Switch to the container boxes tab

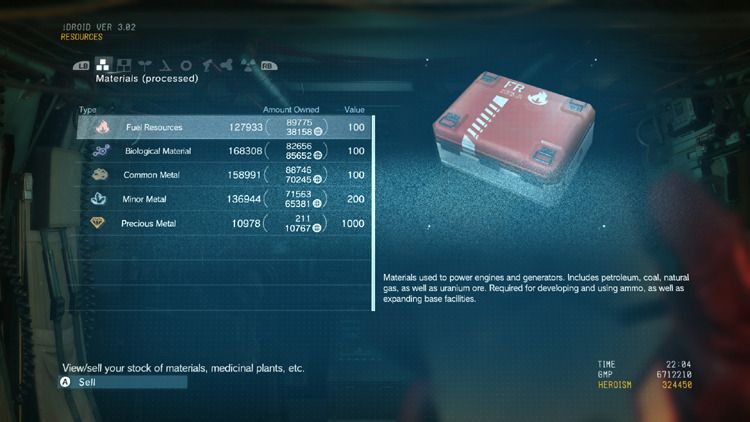point(125,65)
